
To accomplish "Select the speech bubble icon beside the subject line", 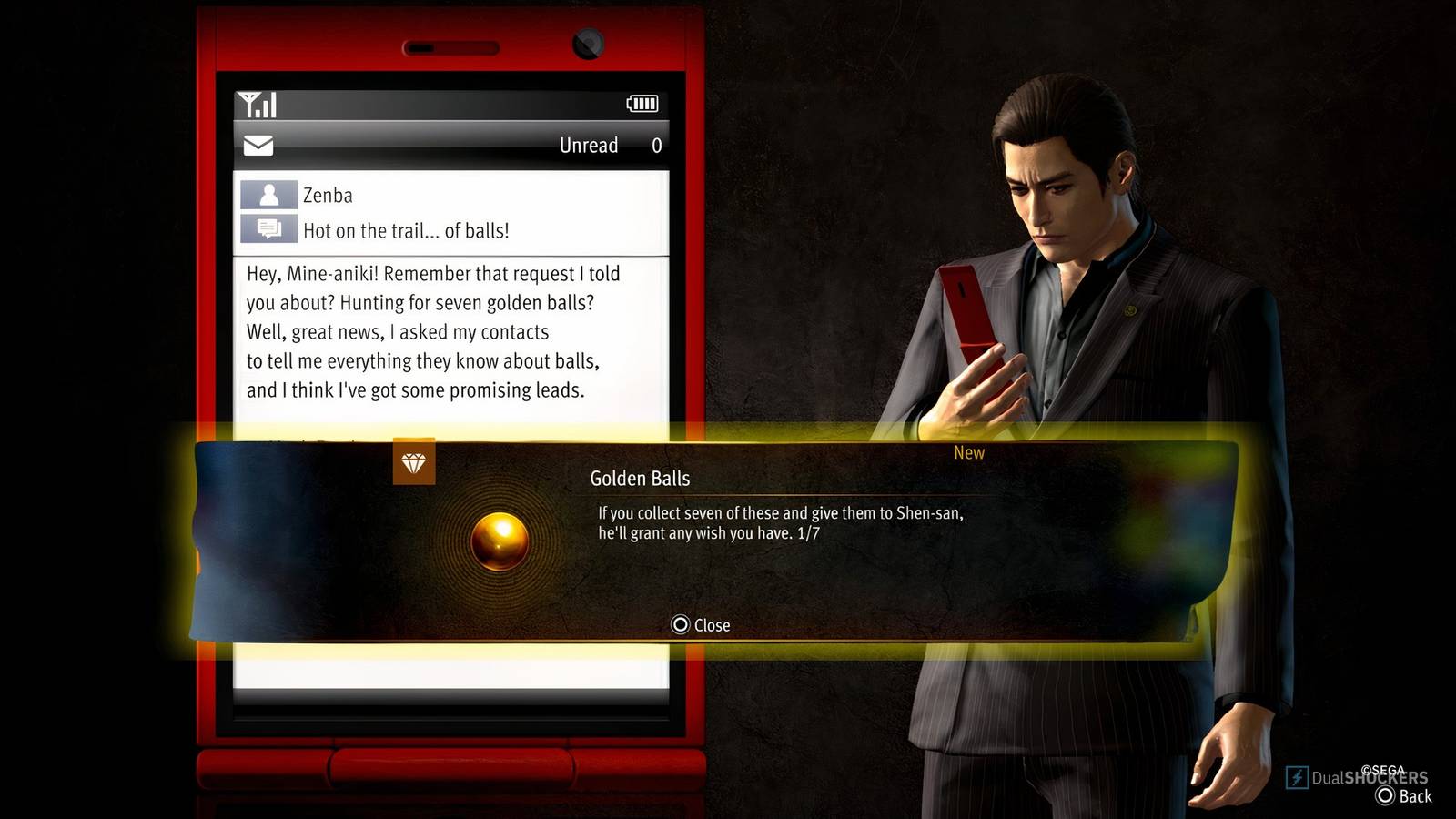I will pos(268,229).
